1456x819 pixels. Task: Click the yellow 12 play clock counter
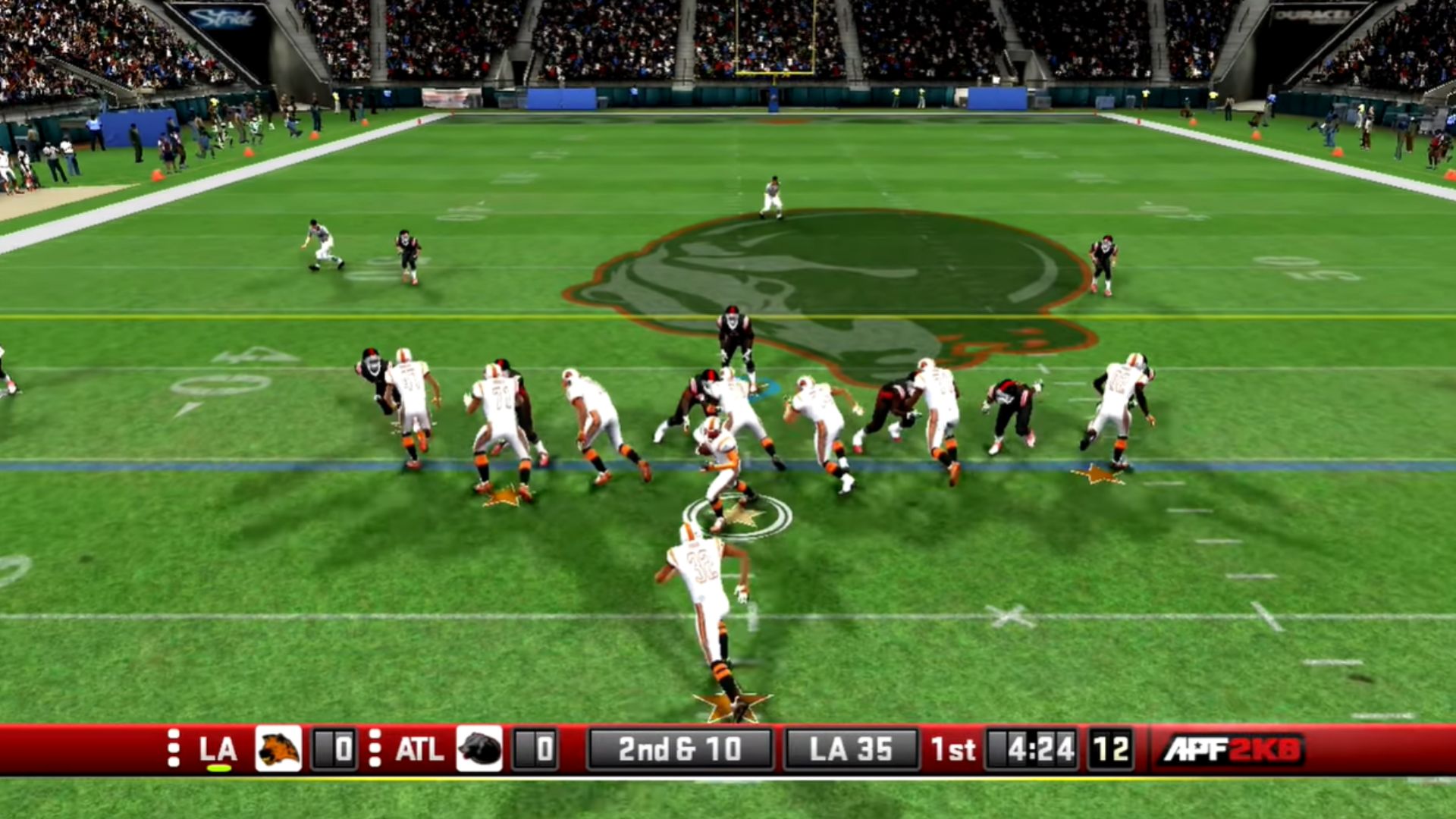[1110, 749]
